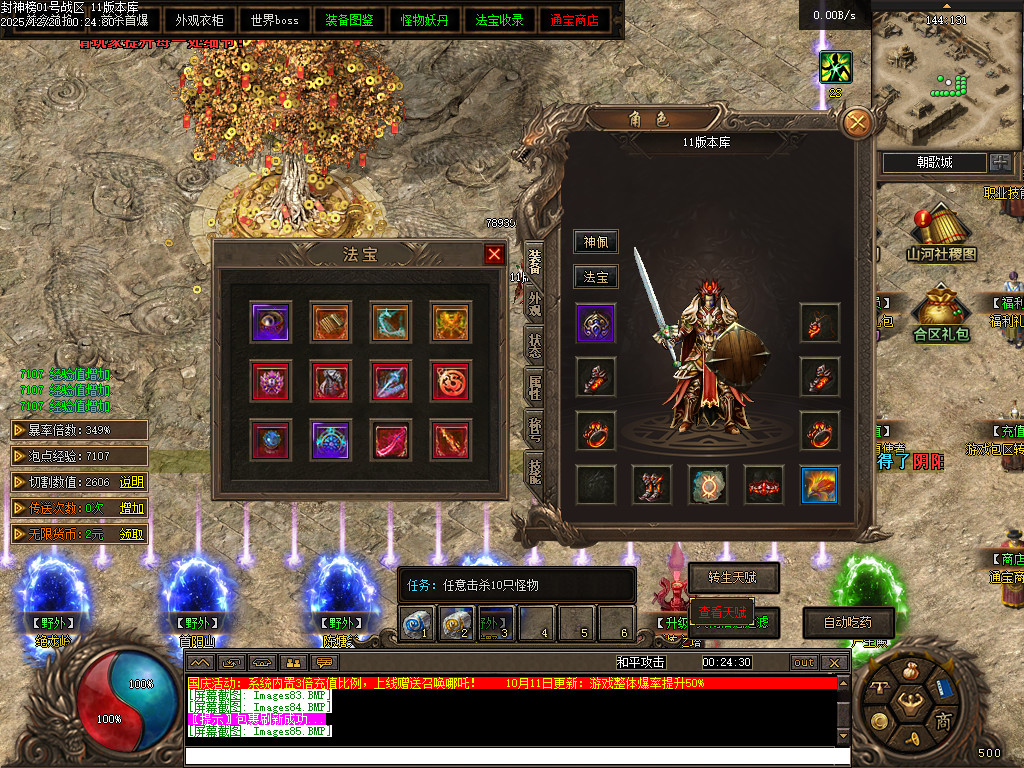Select the purple helmet equipment slot

tap(596, 324)
